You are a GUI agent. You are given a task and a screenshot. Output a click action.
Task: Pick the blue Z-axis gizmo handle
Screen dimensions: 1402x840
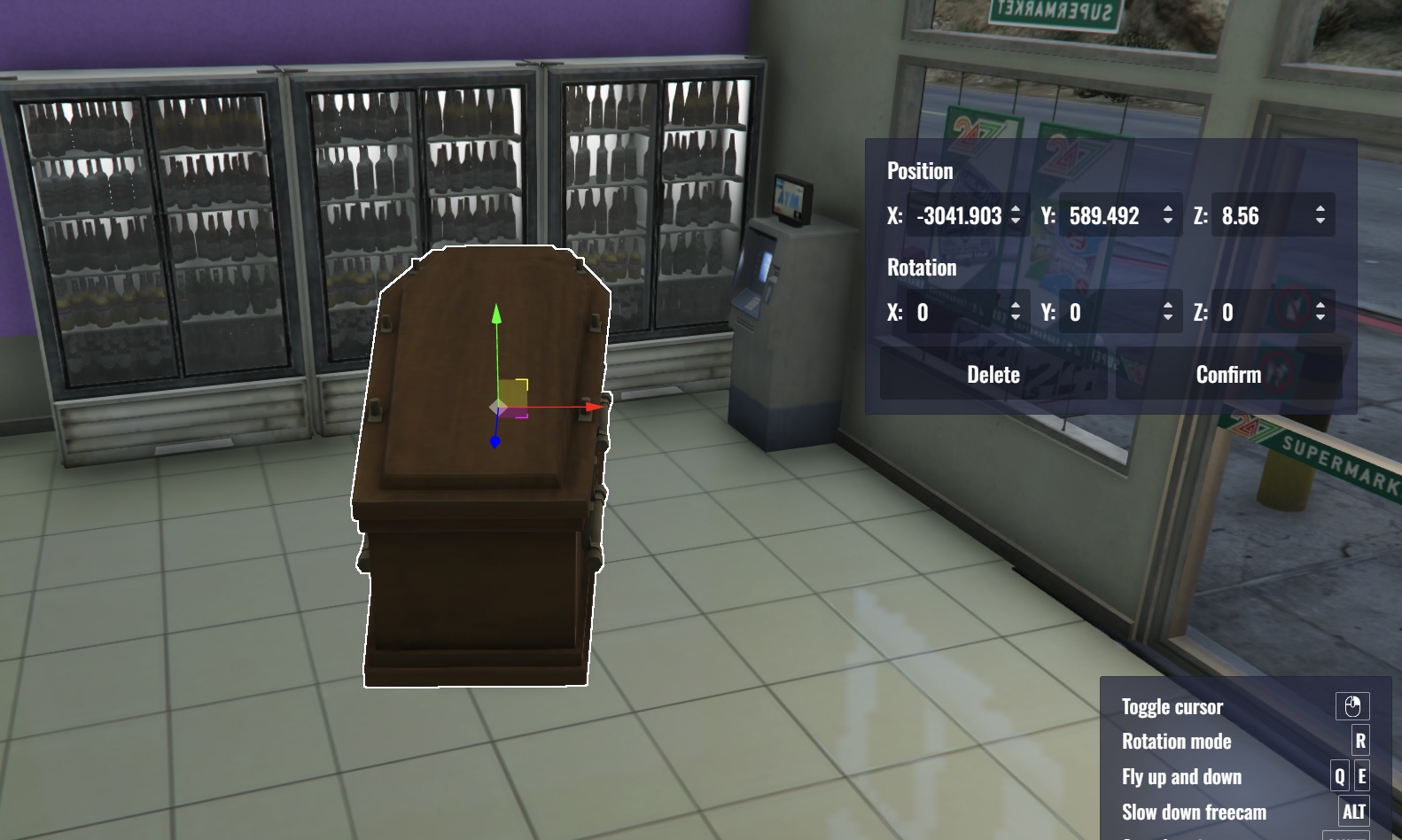tap(495, 441)
